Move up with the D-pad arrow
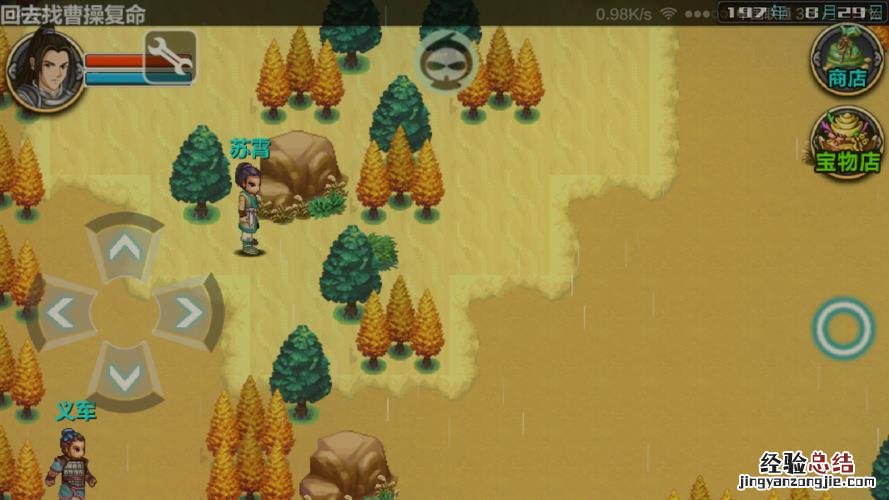This screenshot has width=889, height=500. click(124, 248)
